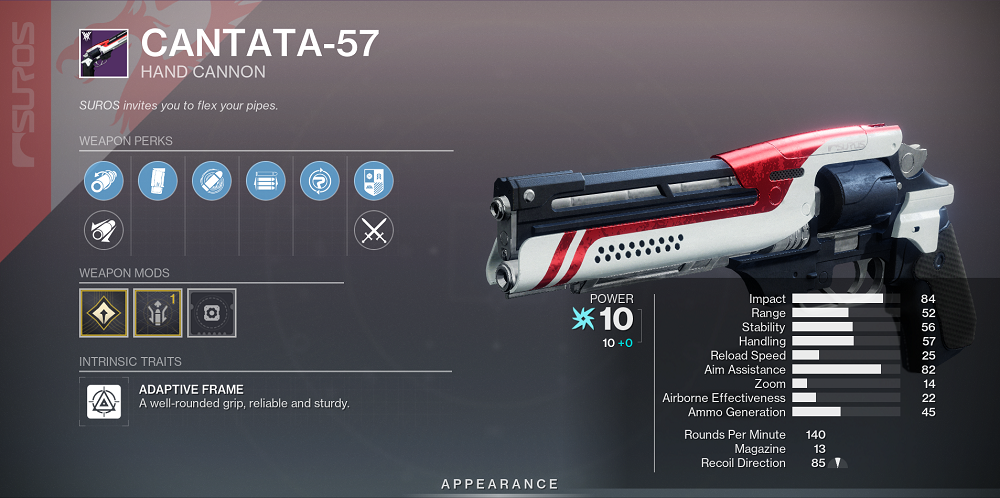Choose the crossed swords origin trait
The height and width of the screenshot is (498, 1000).
(374, 232)
